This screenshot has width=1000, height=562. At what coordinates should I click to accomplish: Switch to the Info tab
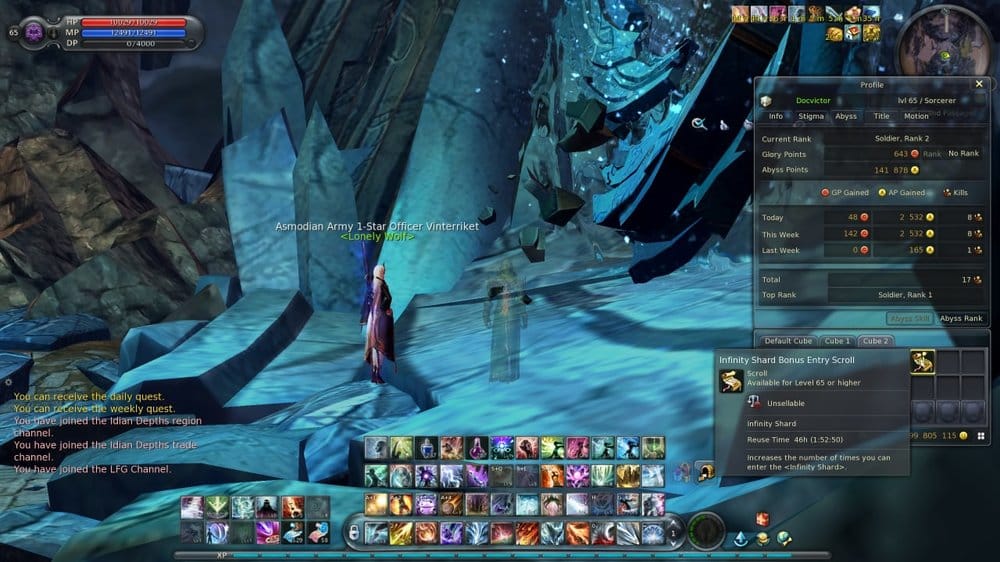(776, 116)
